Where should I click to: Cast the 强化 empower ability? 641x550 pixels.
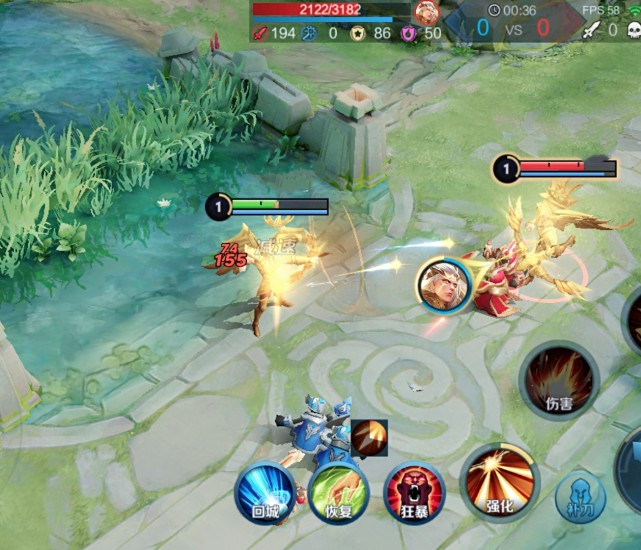click(498, 483)
